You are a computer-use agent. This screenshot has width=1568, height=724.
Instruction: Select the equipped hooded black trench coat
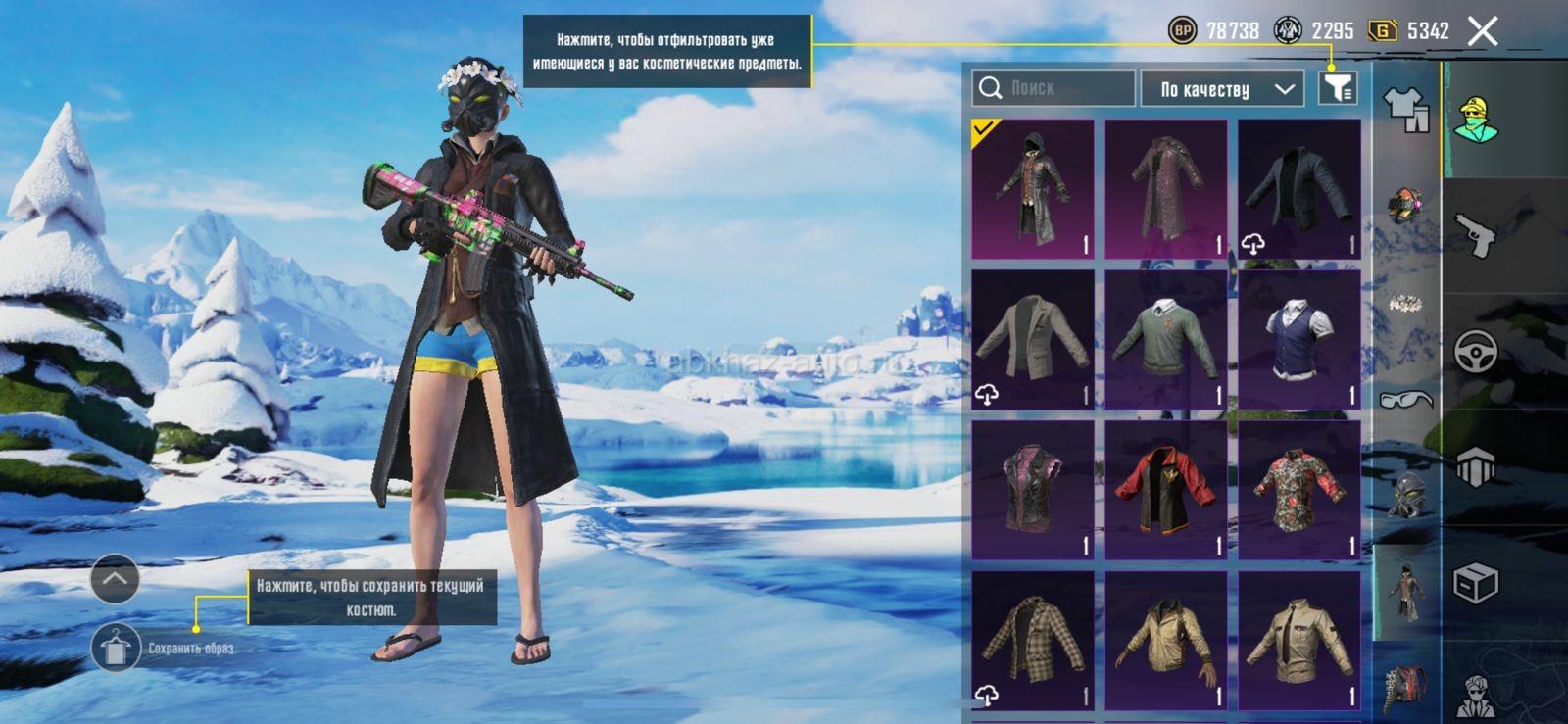click(1032, 189)
